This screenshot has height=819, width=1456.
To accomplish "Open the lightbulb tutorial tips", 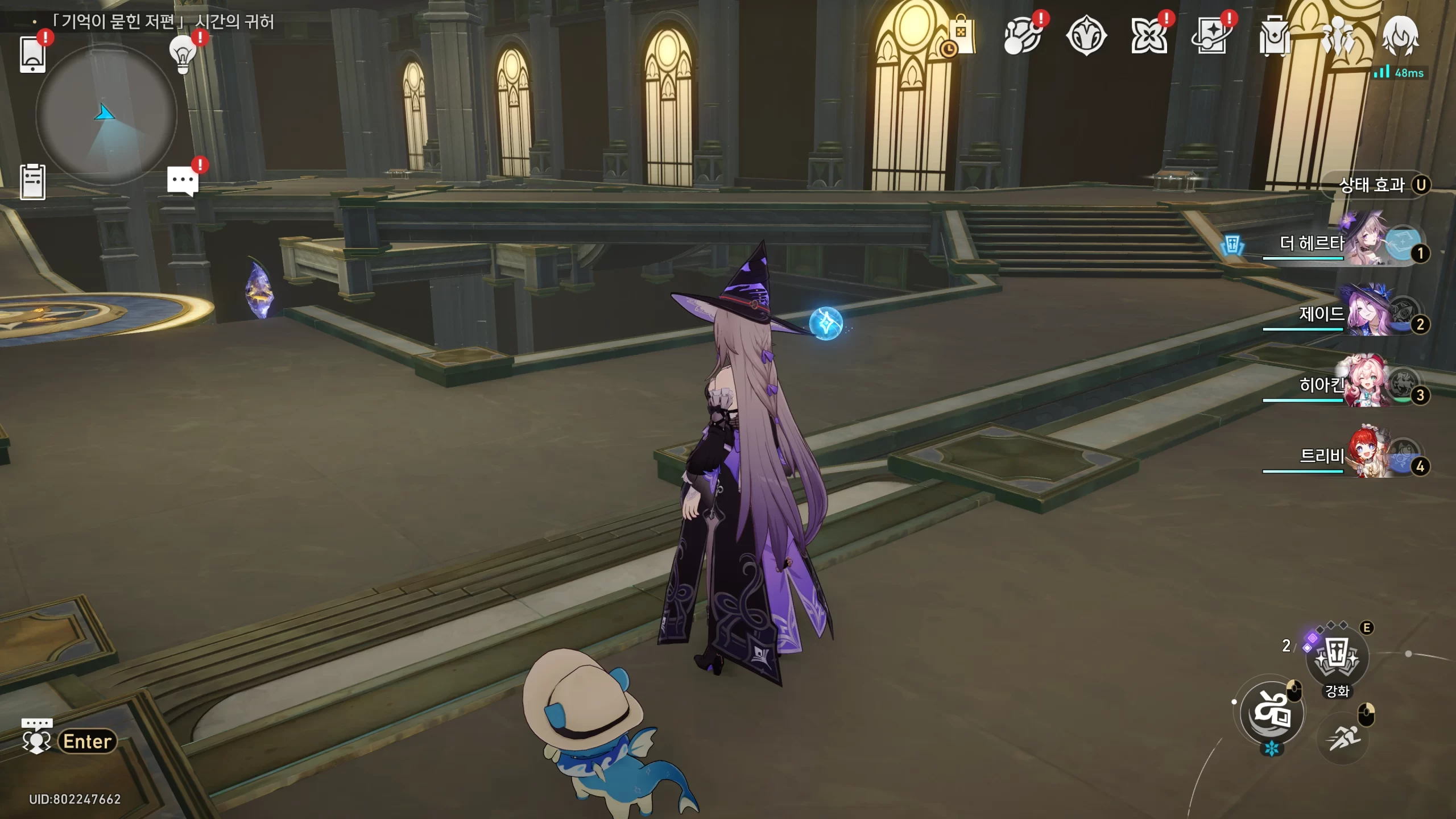I will pyautogui.click(x=183, y=55).
